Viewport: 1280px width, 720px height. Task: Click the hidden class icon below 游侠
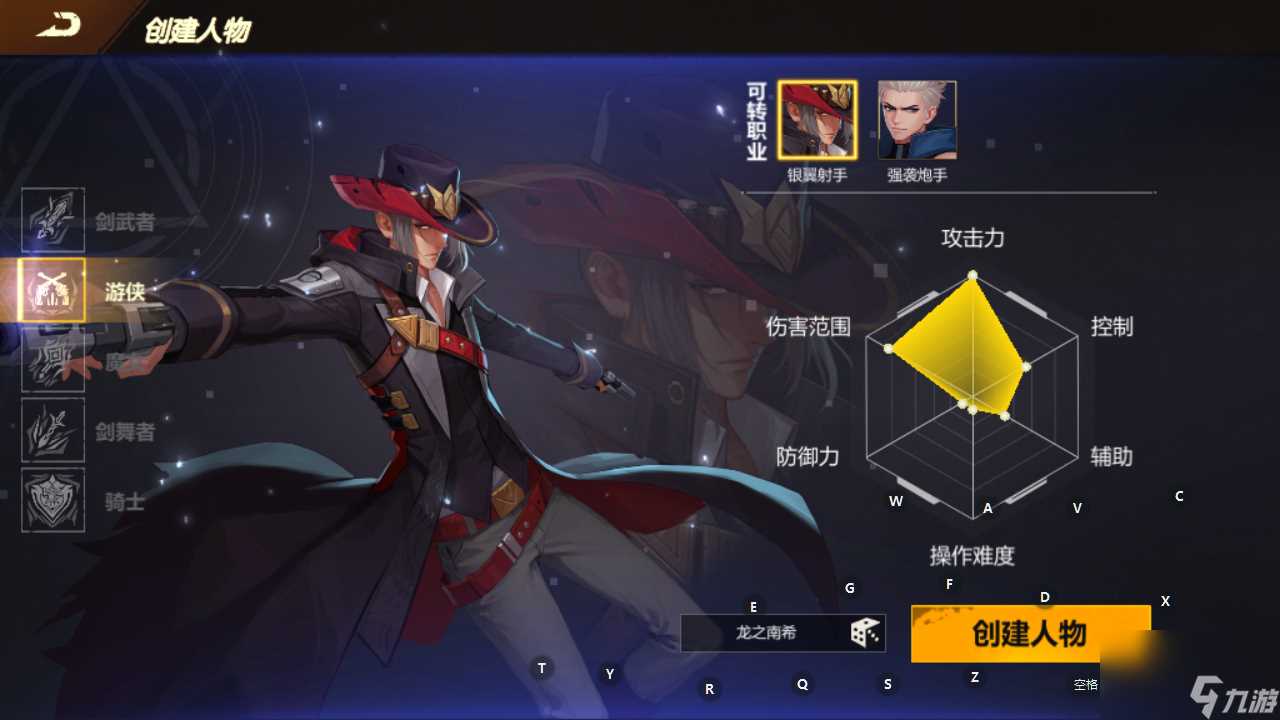coord(53,360)
